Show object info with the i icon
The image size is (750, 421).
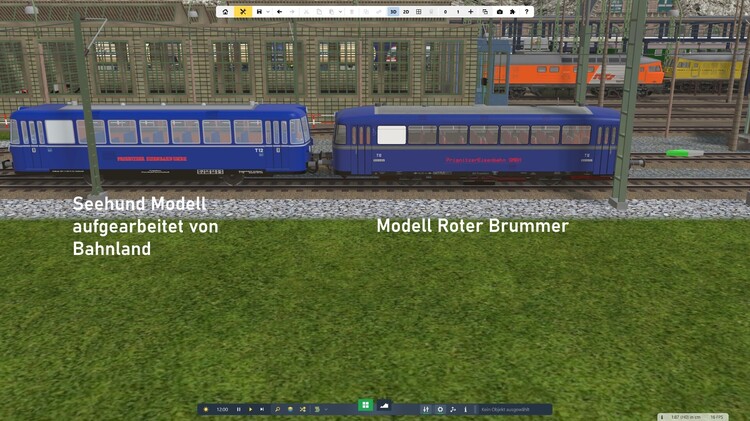(465, 409)
